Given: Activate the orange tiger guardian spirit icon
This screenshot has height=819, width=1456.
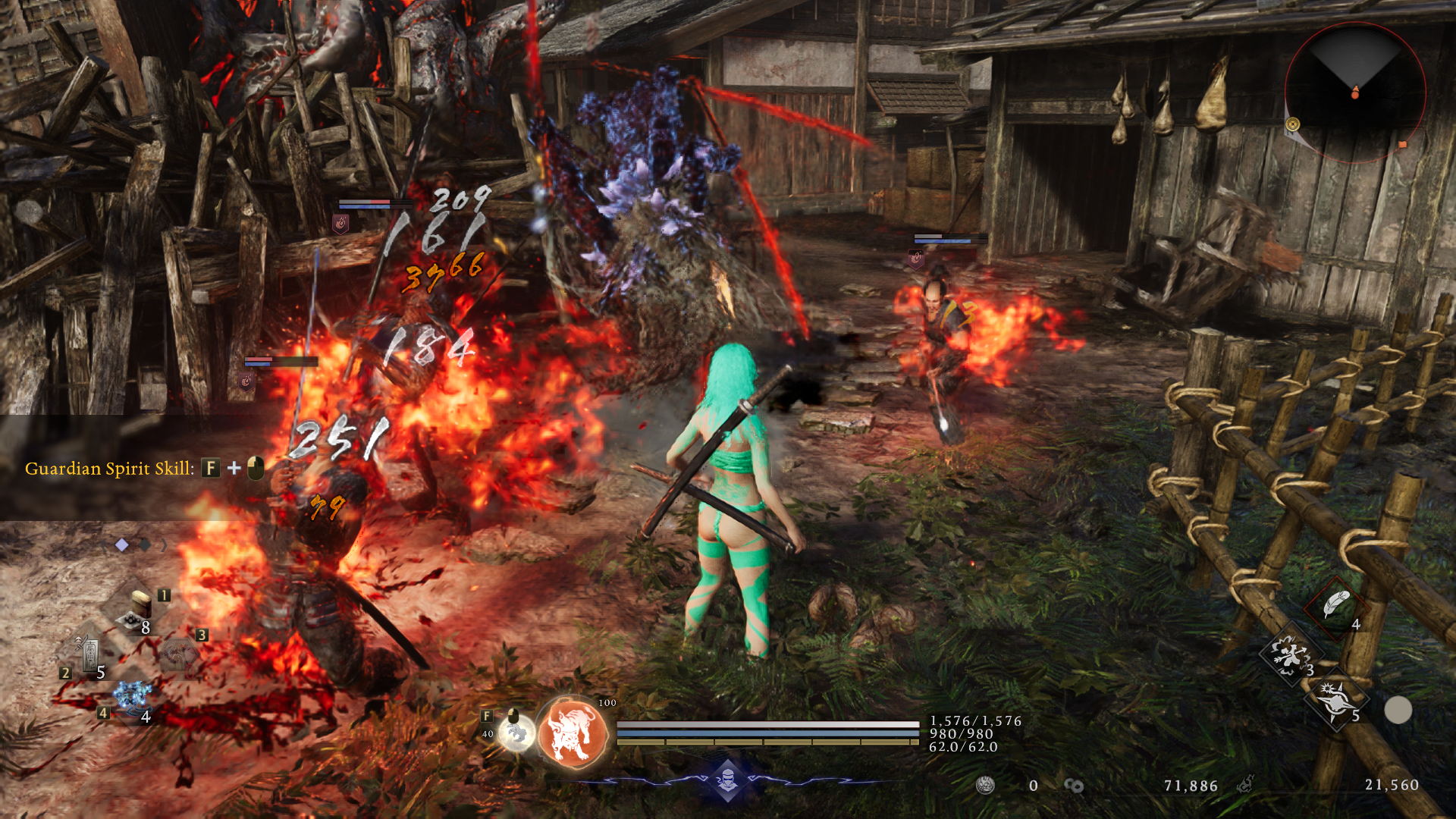Looking at the screenshot, I should tap(573, 733).
